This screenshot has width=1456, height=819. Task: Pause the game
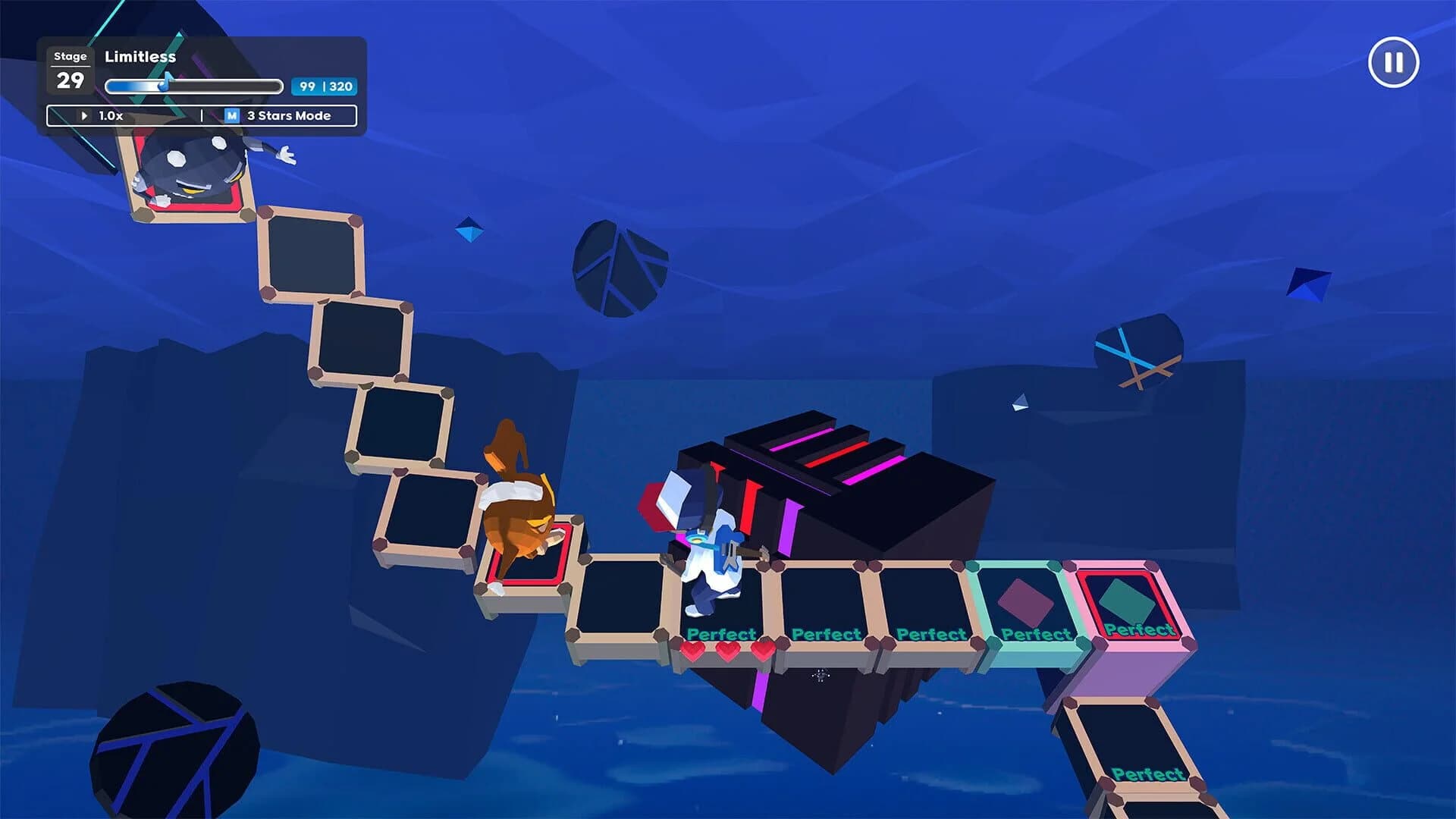click(x=1392, y=64)
